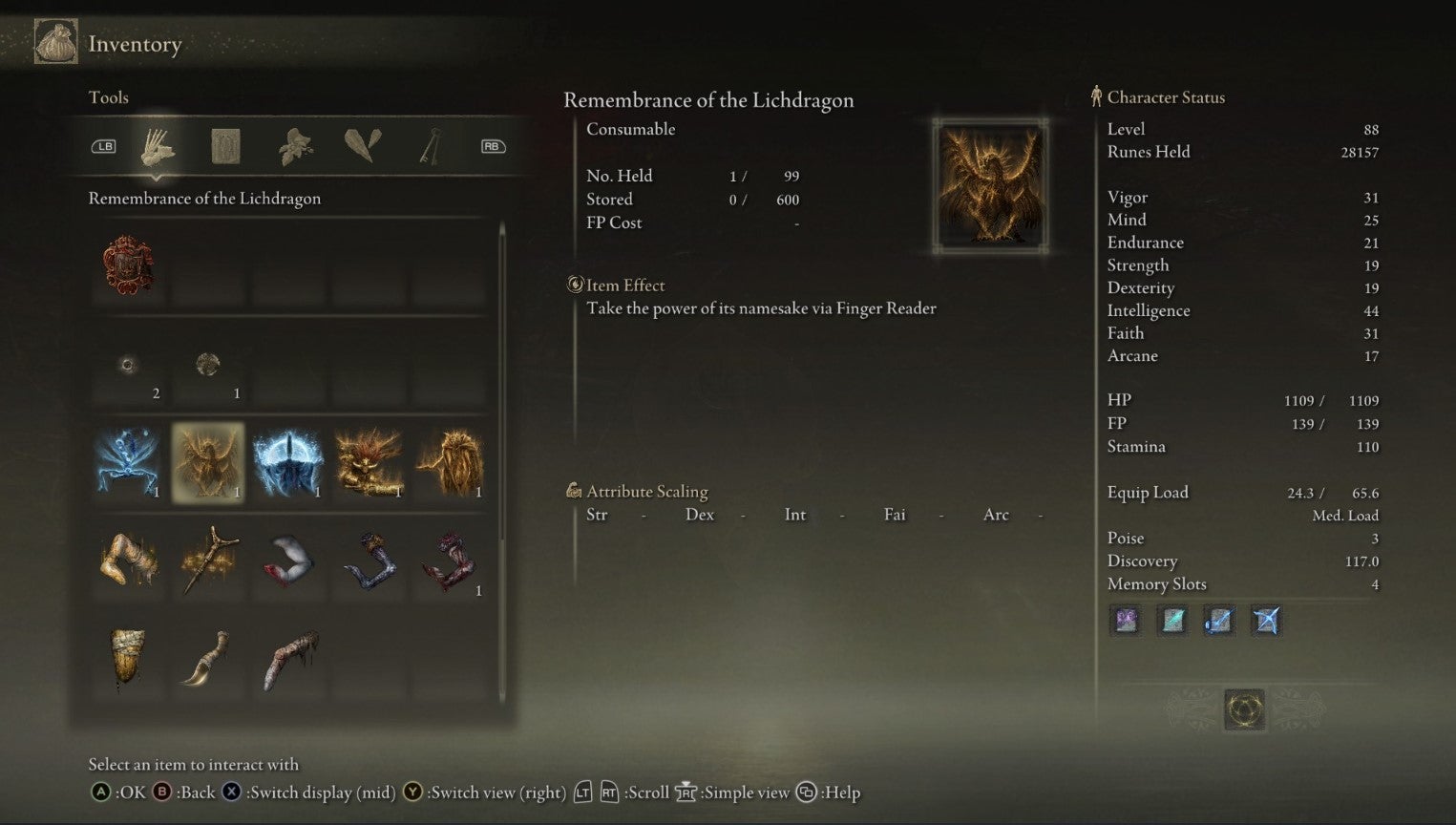Viewport: 1456px width, 825px height.
Task: Select the blue crystalline sword memory slot
Action: click(x=1218, y=621)
